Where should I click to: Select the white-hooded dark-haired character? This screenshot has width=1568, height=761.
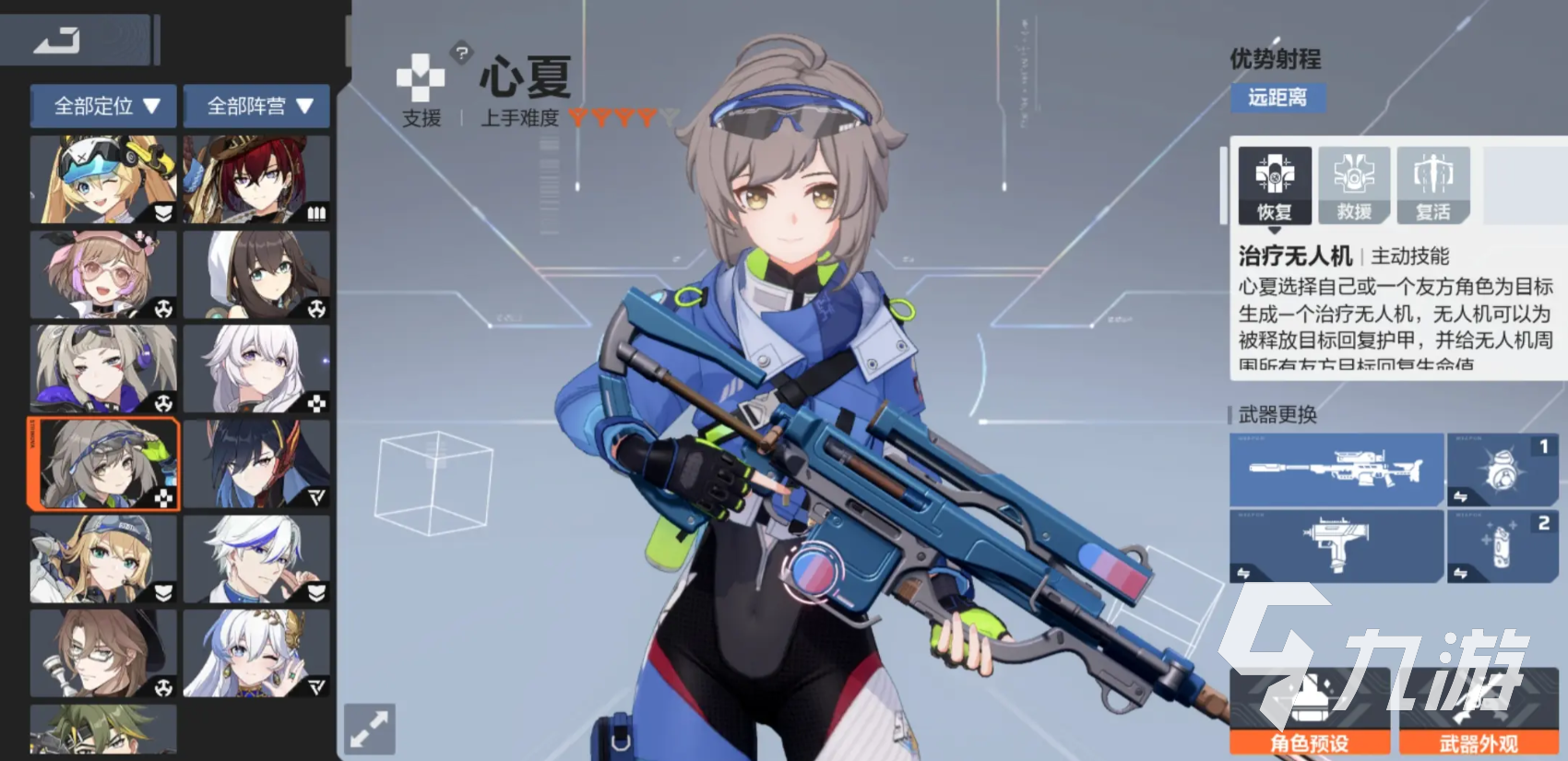tap(256, 275)
